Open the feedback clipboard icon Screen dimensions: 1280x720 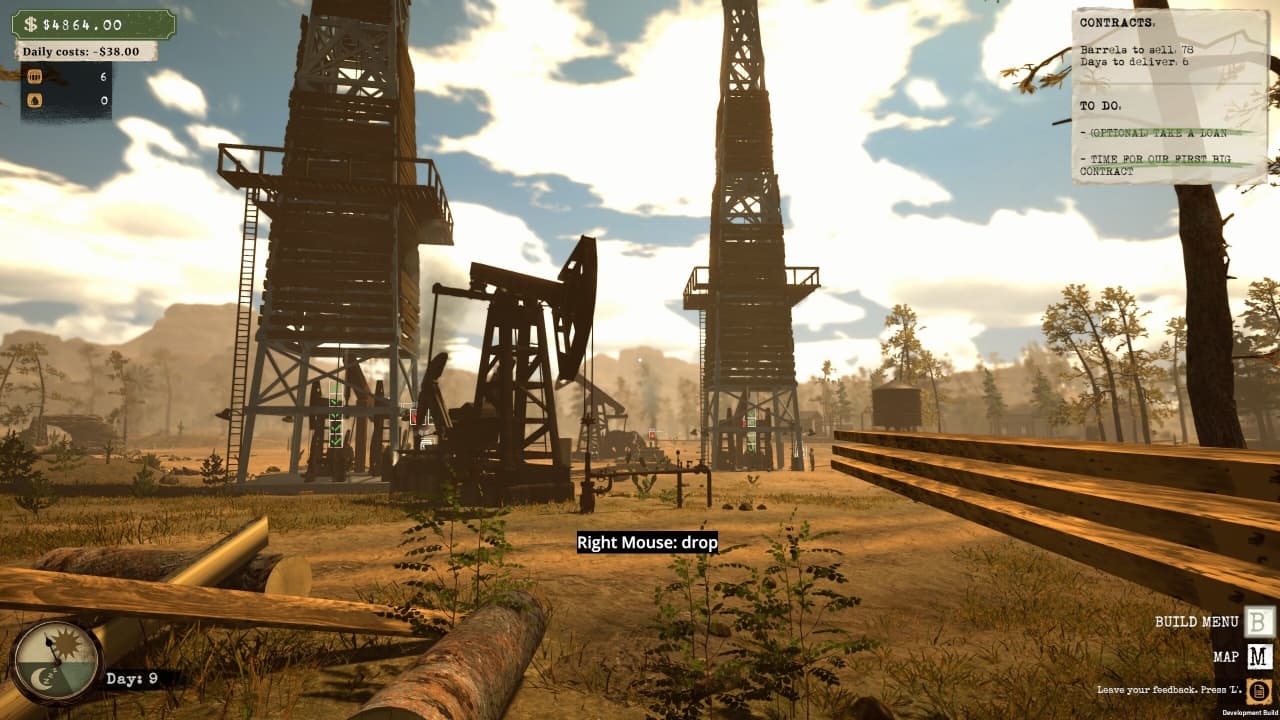click(1259, 690)
